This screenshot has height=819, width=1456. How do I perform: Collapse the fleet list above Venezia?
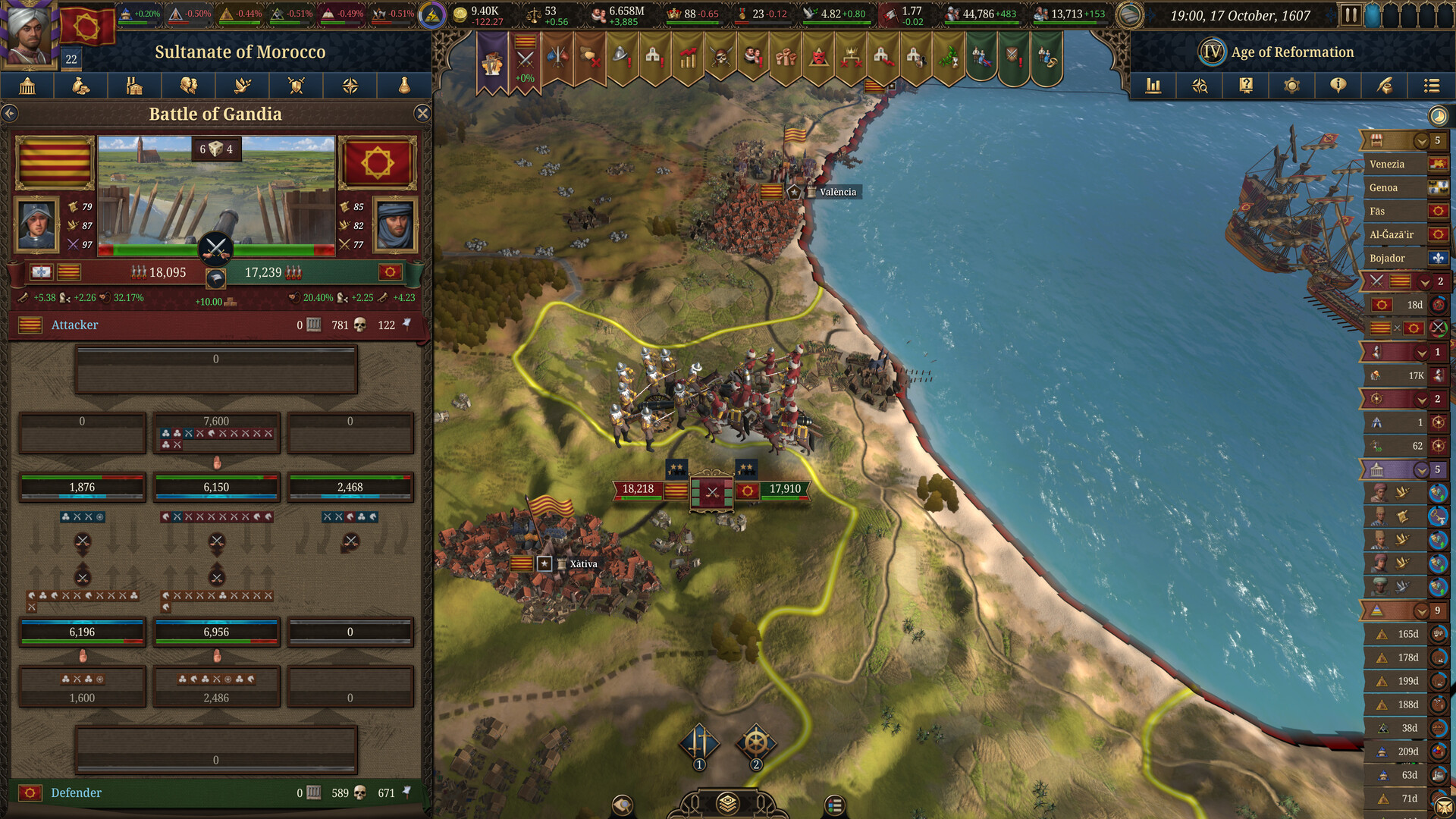pyautogui.click(x=1422, y=140)
